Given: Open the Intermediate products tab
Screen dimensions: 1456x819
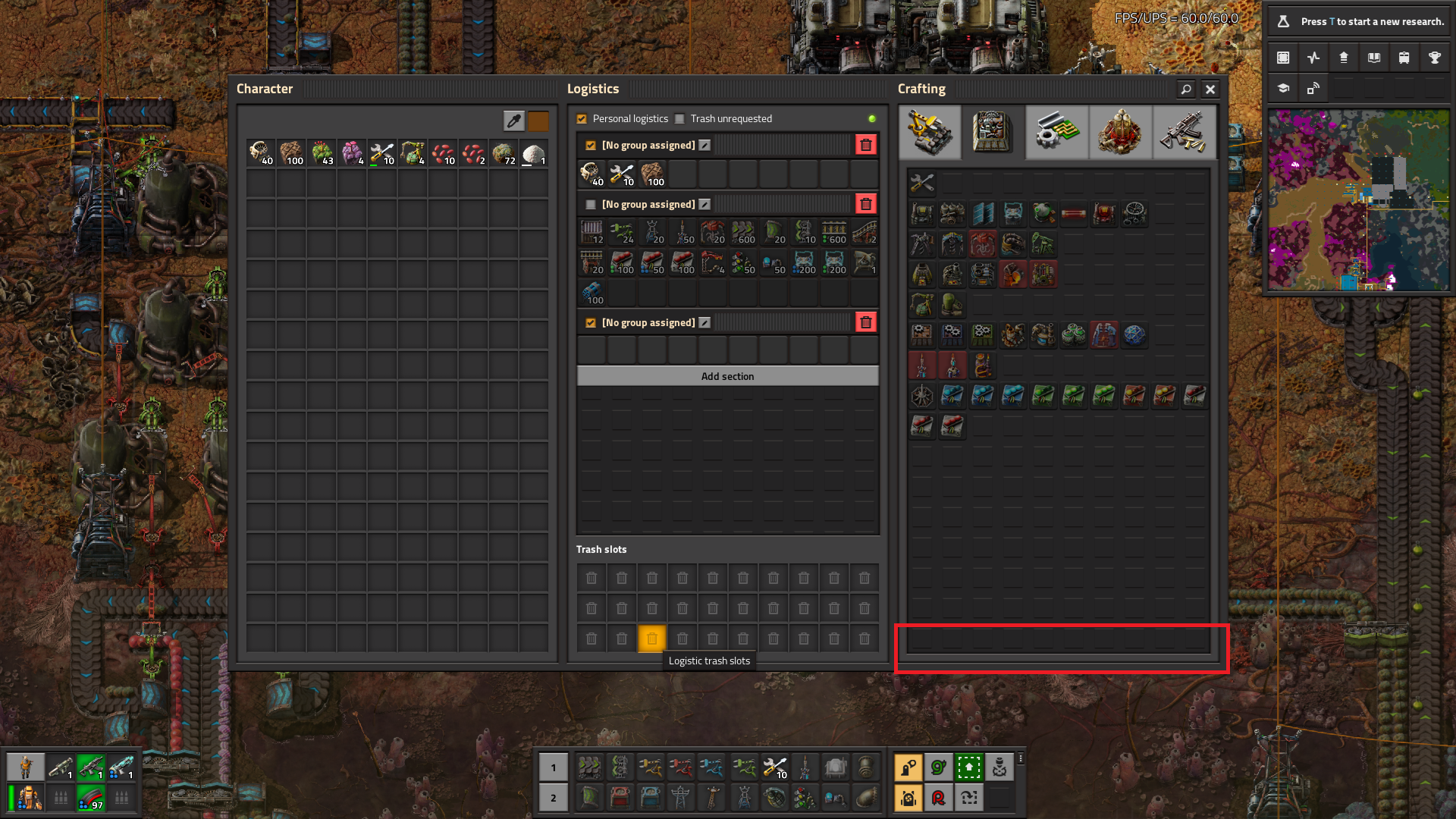Looking at the screenshot, I should coord(1056,132).
